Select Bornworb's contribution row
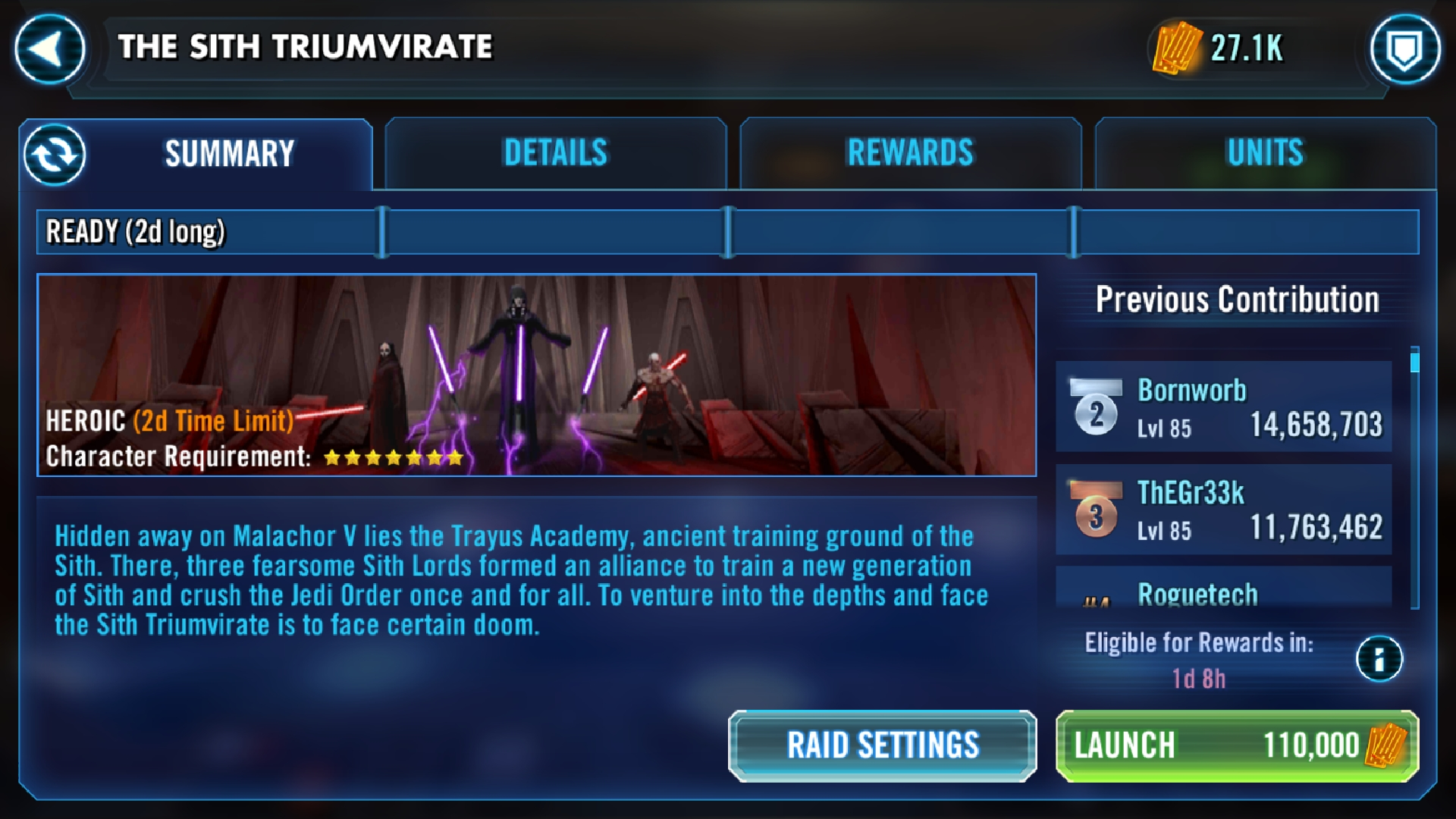The height and width of the screenshot is (819, 1456). click(1224, 407)
